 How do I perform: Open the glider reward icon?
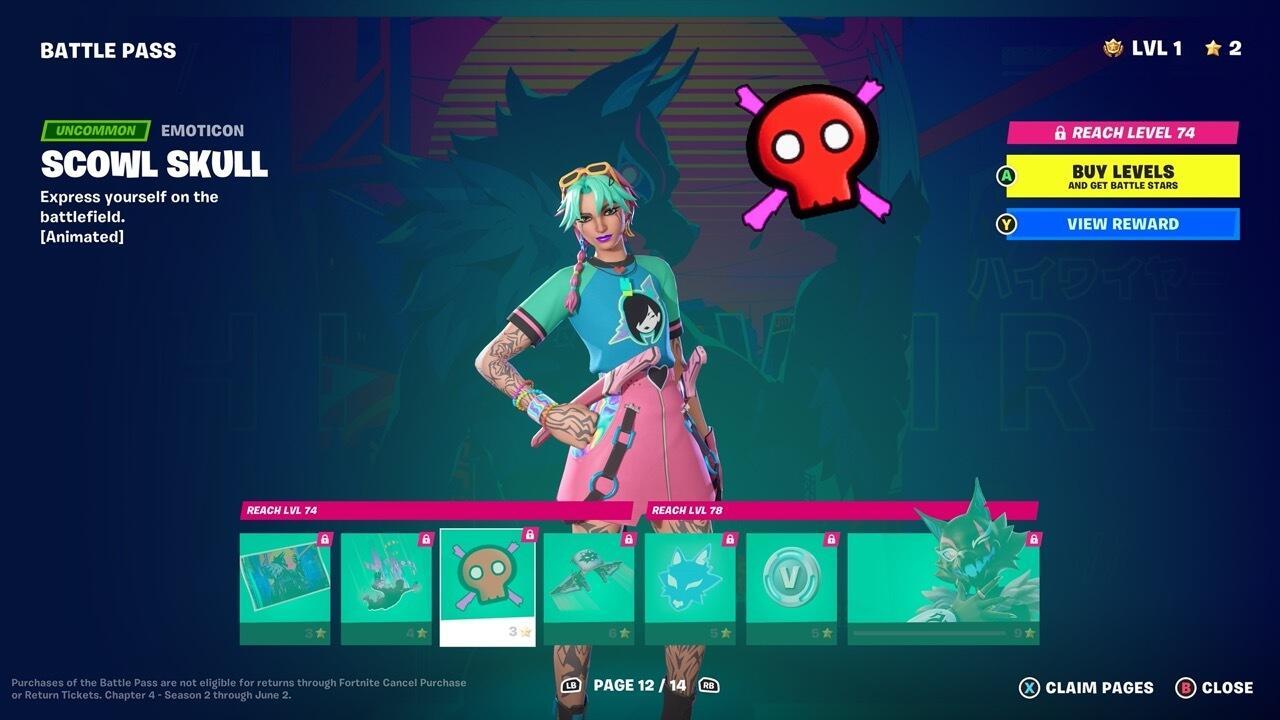pyautogui.click(x=588, y=580)
